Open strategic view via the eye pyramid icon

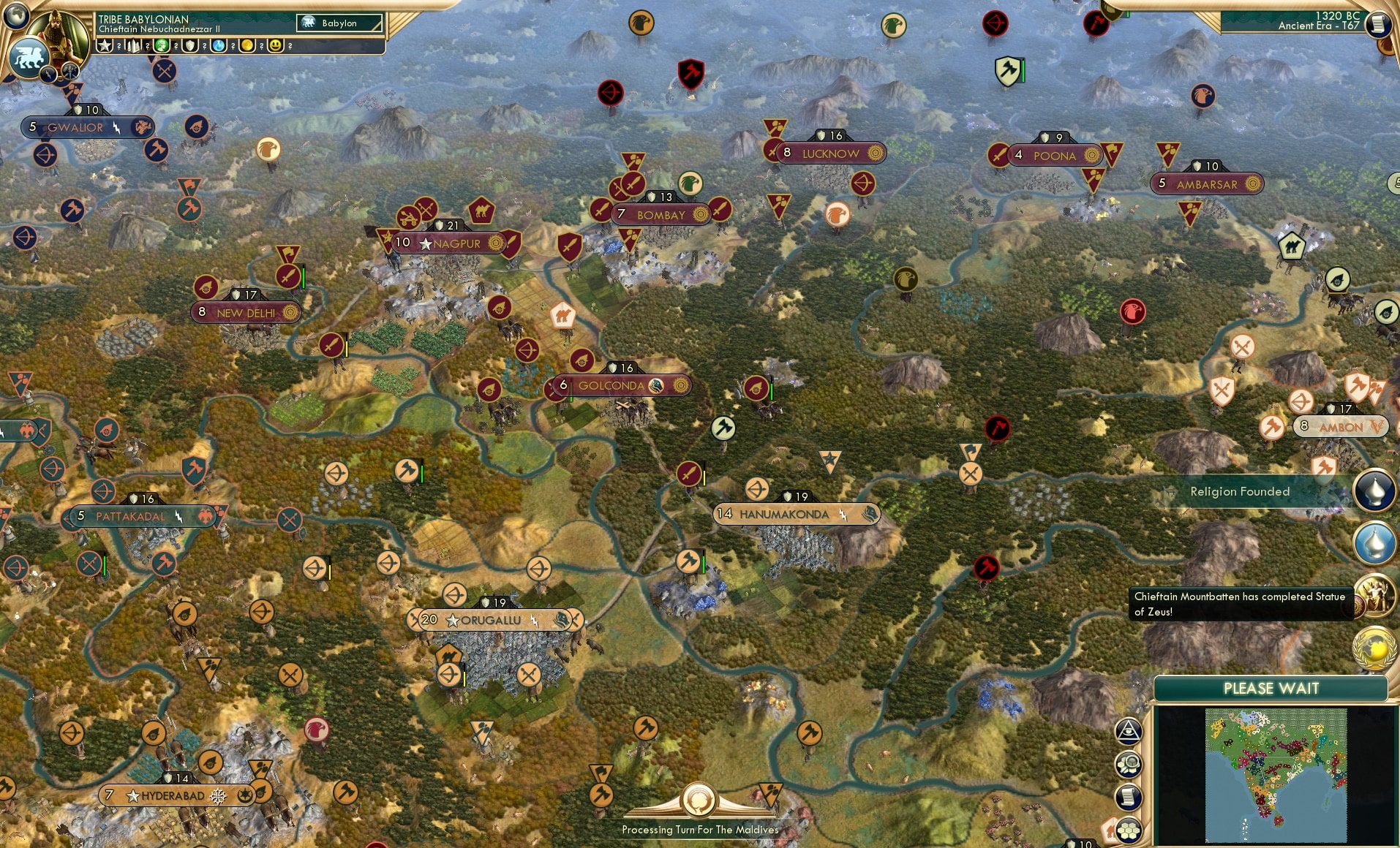(1129, 730)
